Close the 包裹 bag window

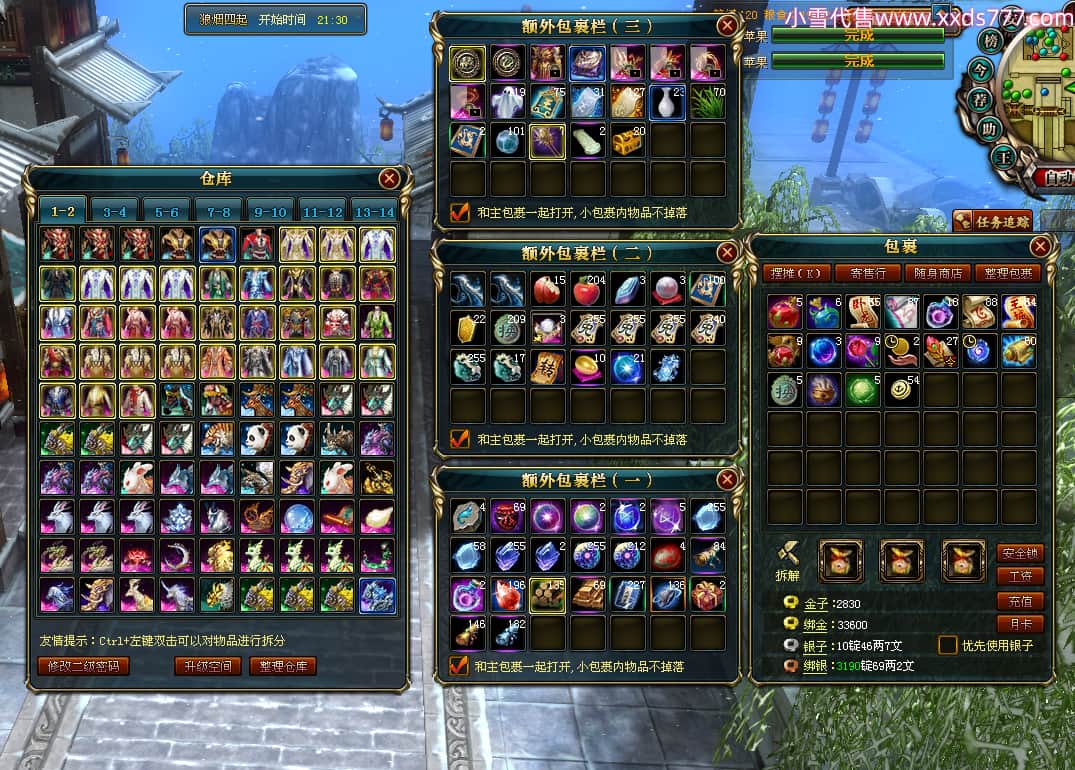coord(1040,246)
